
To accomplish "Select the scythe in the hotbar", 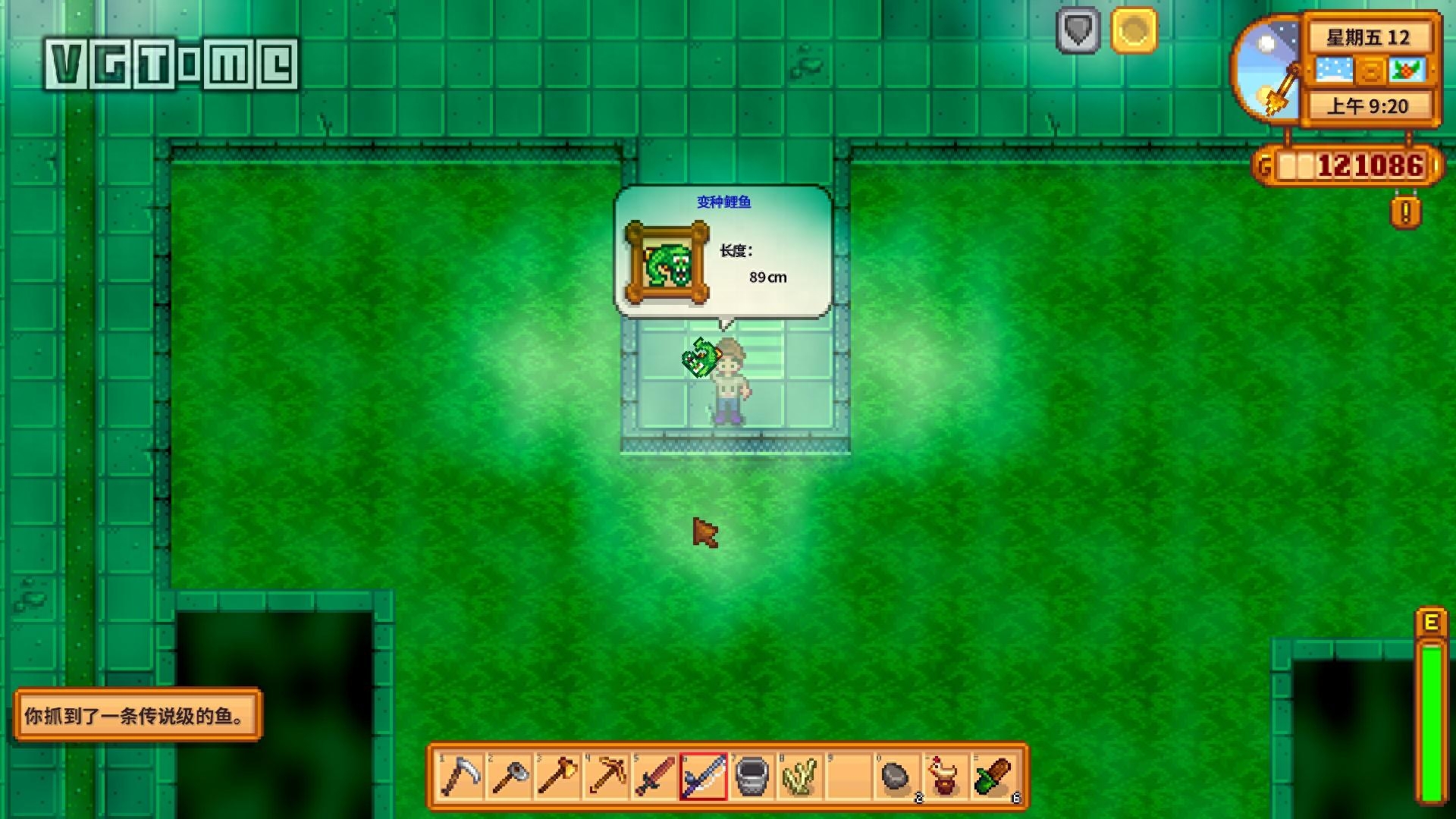I will click(x=460, y=777).
